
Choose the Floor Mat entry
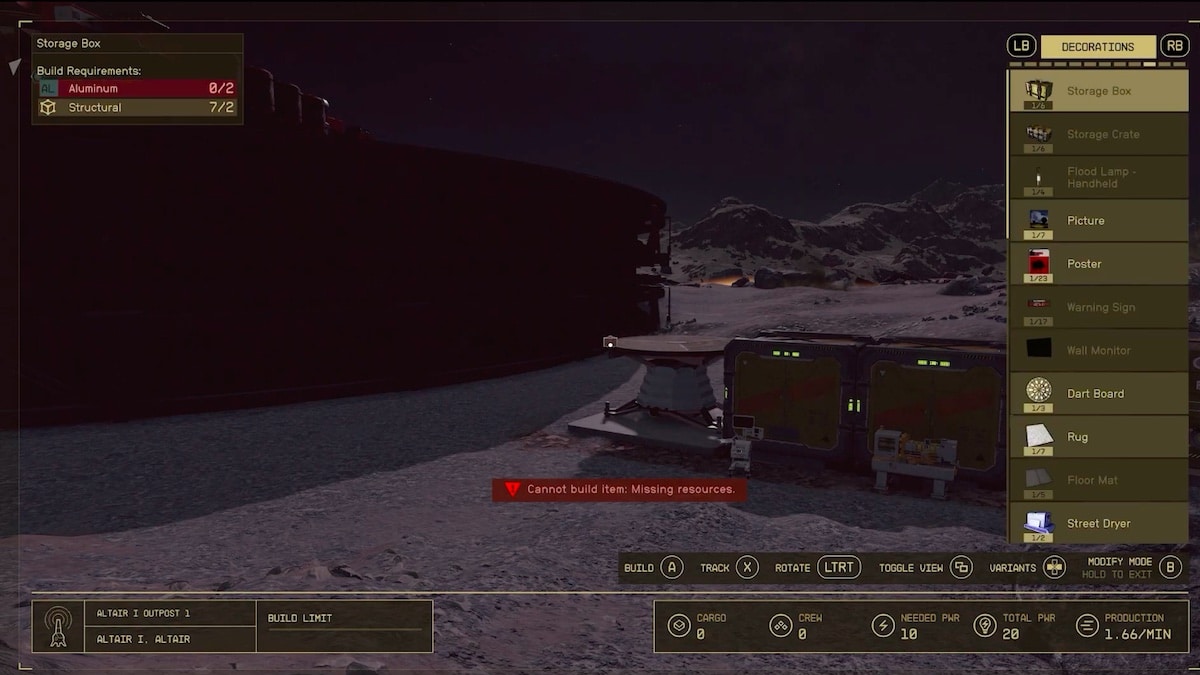click(x=1098, y=480)
